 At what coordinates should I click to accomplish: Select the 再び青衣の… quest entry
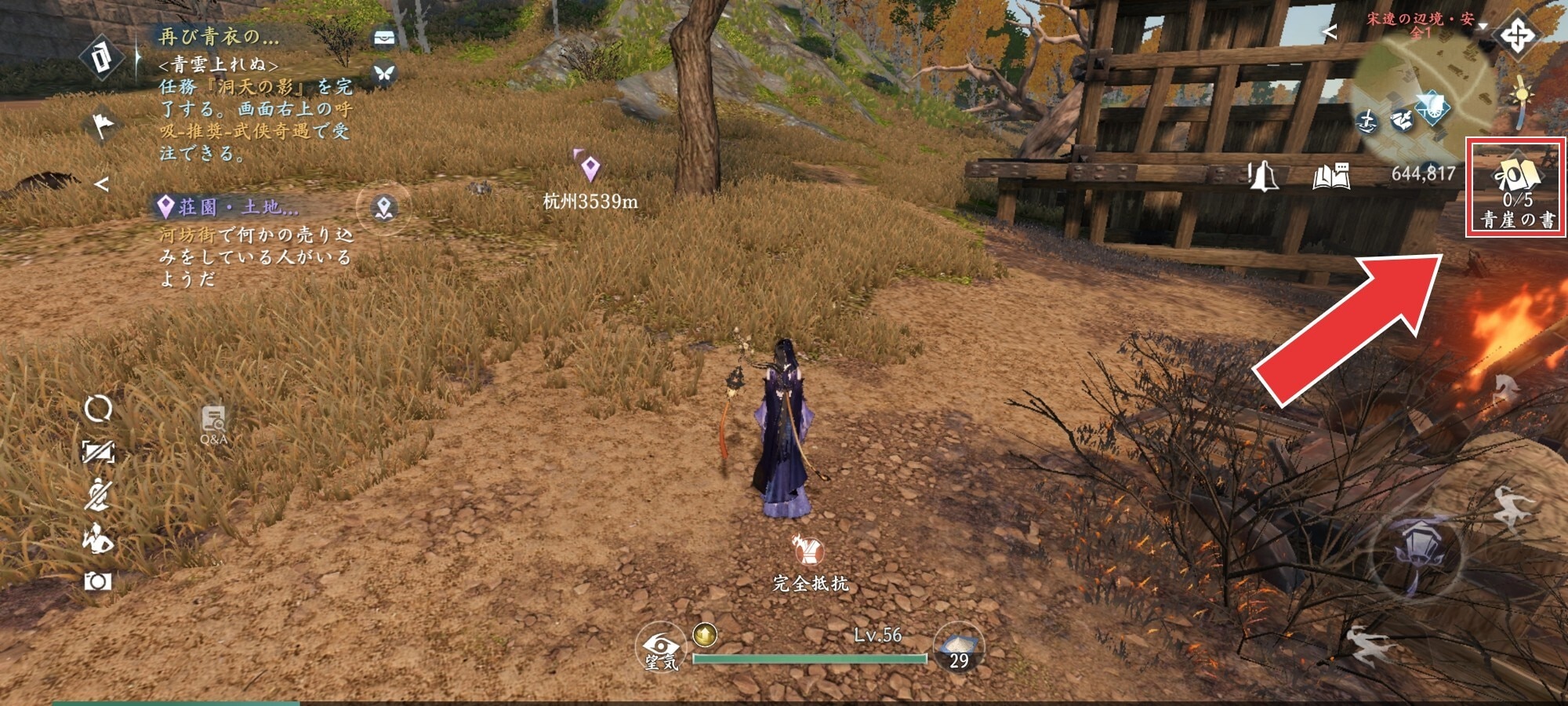(220, 36)
